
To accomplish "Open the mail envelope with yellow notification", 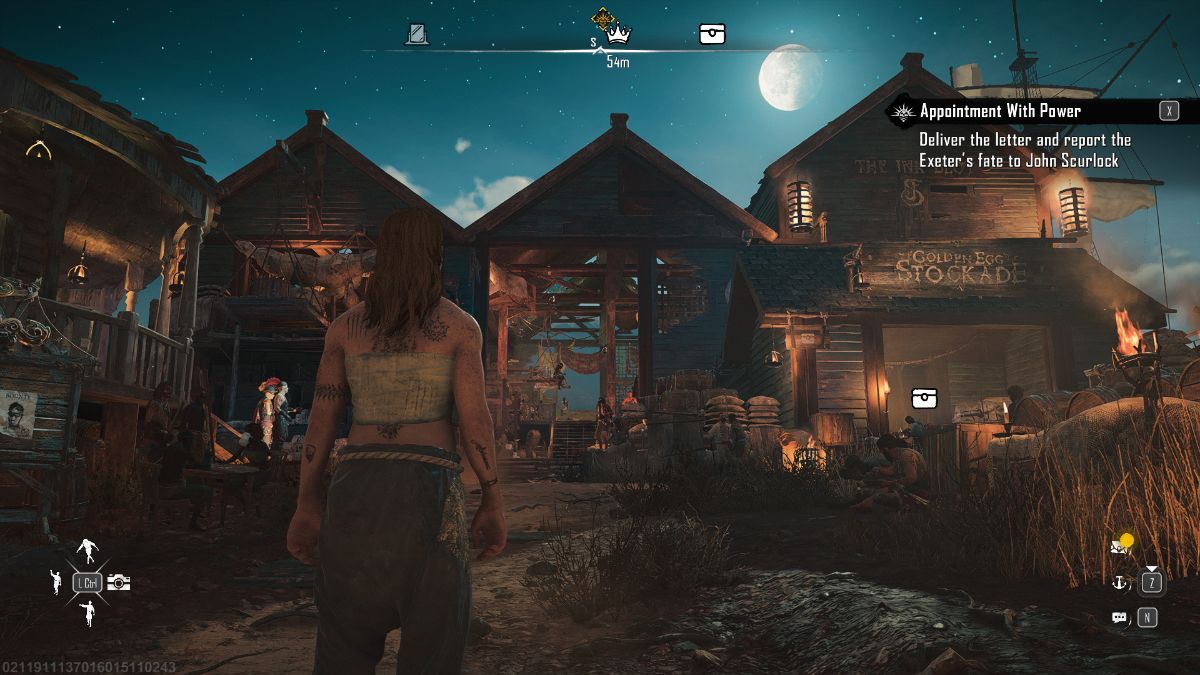I will 1119,547.
